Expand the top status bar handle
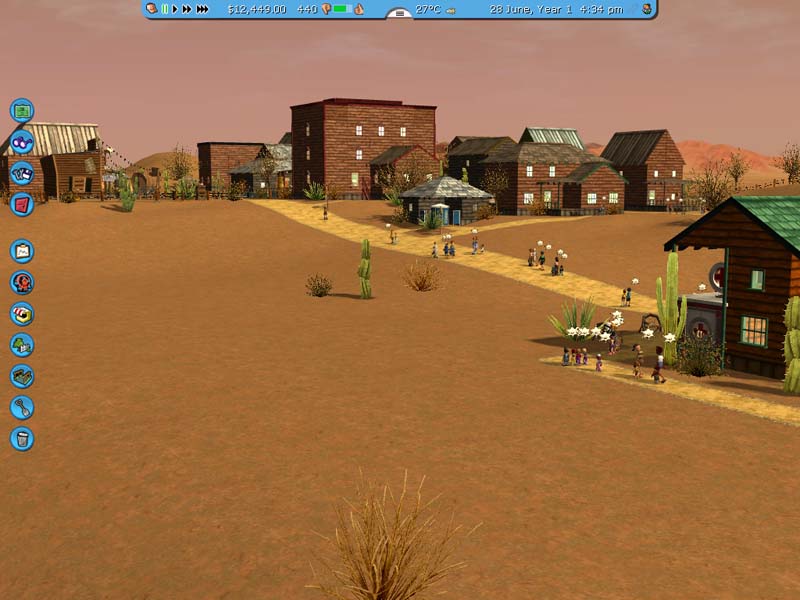This screenshot has height=600, width=800. coord(399,14)
